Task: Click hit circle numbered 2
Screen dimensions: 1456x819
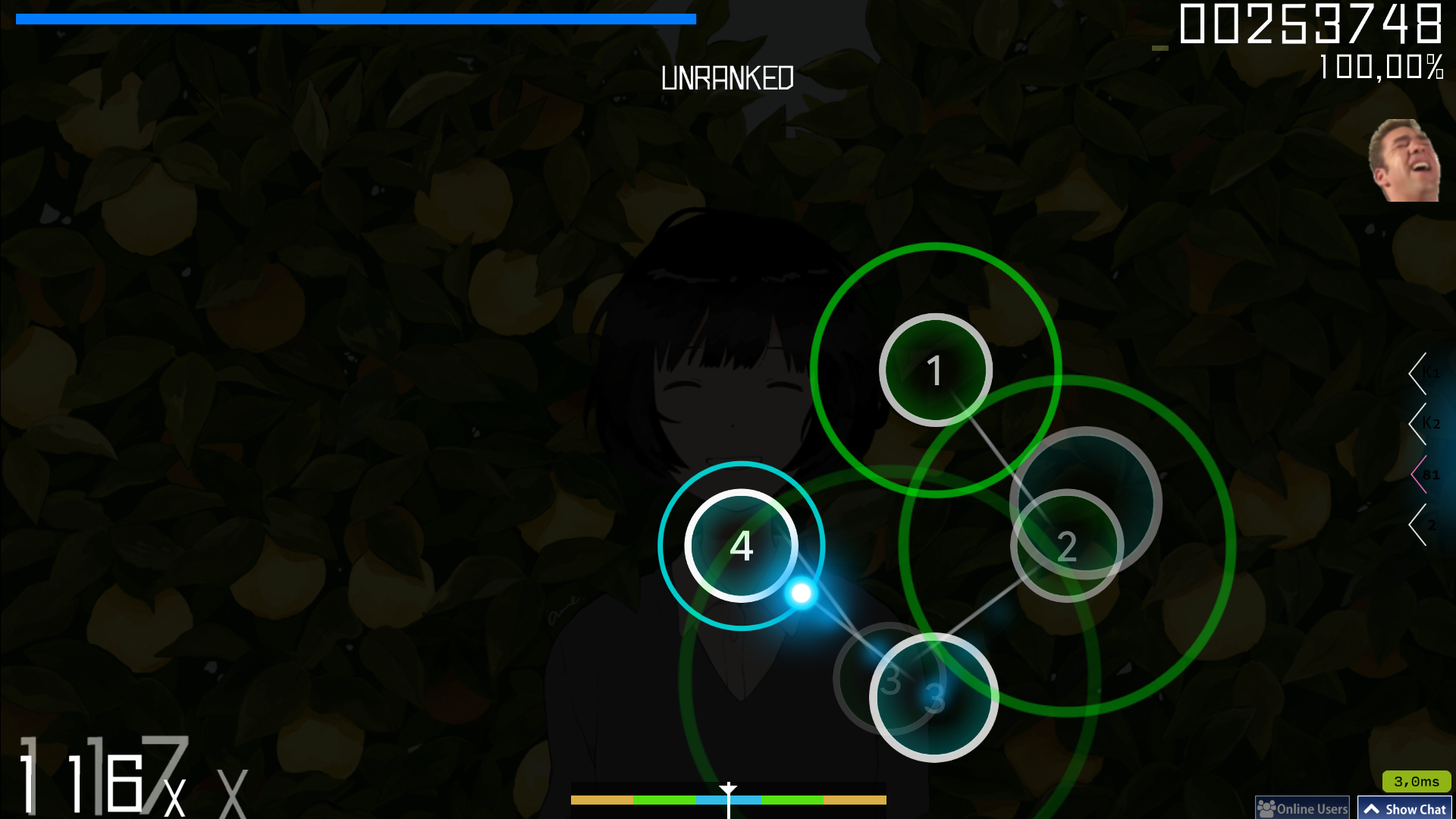Action: coord(1068,545)
